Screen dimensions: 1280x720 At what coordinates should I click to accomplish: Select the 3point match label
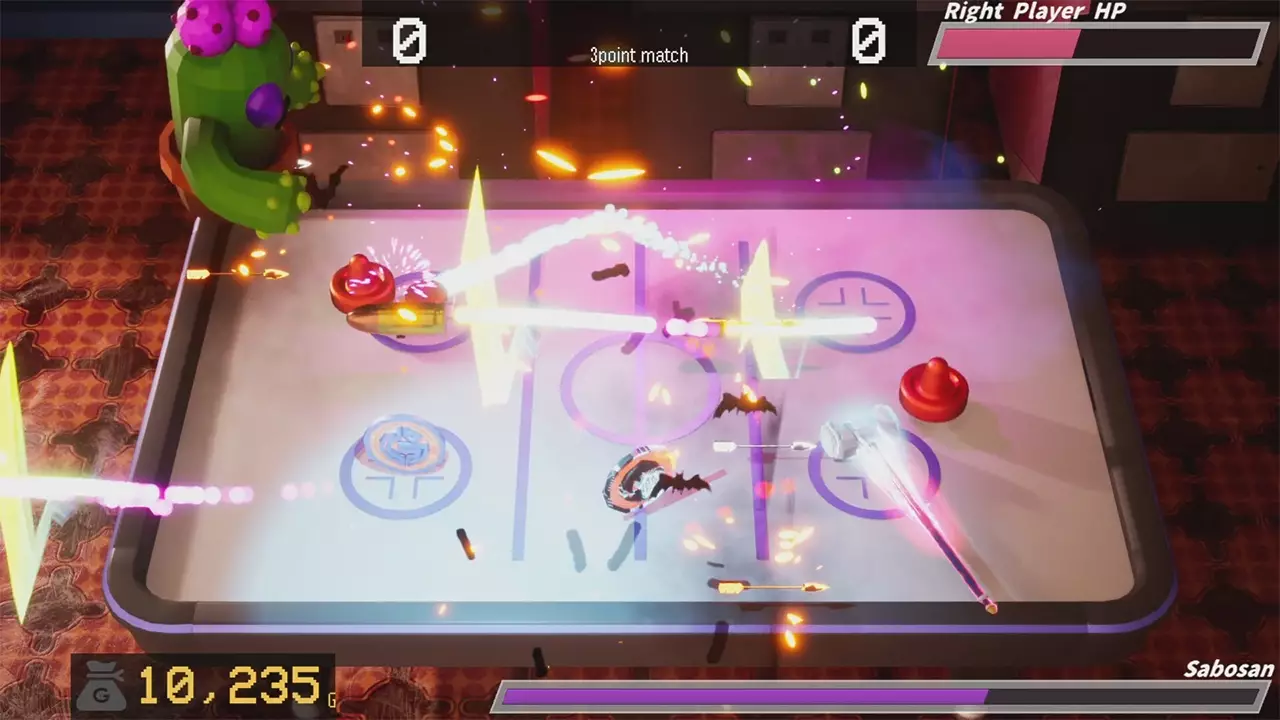pyautogui.click(x=638, y=55)
